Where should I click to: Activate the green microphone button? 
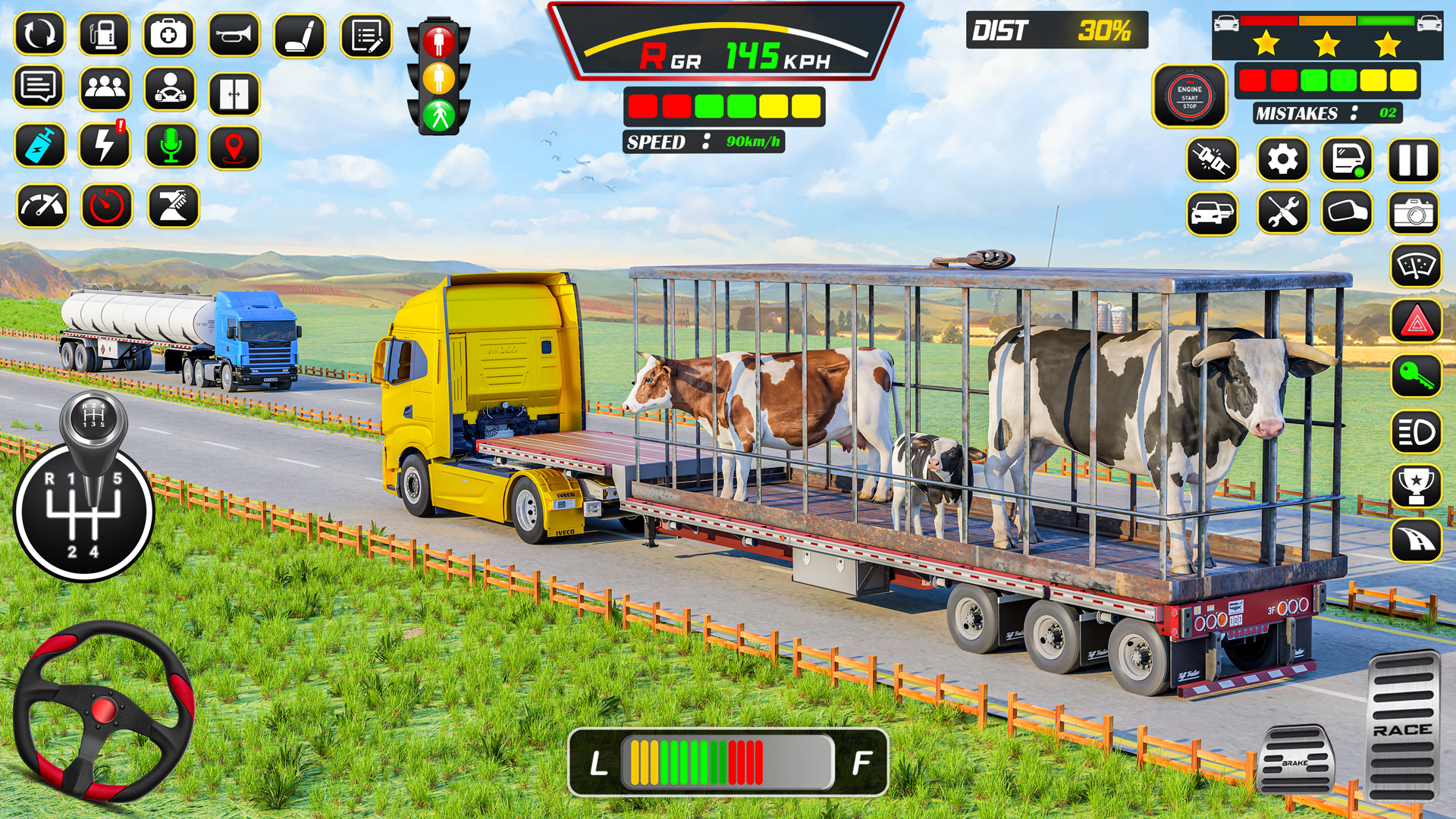(x=171, y=146)
